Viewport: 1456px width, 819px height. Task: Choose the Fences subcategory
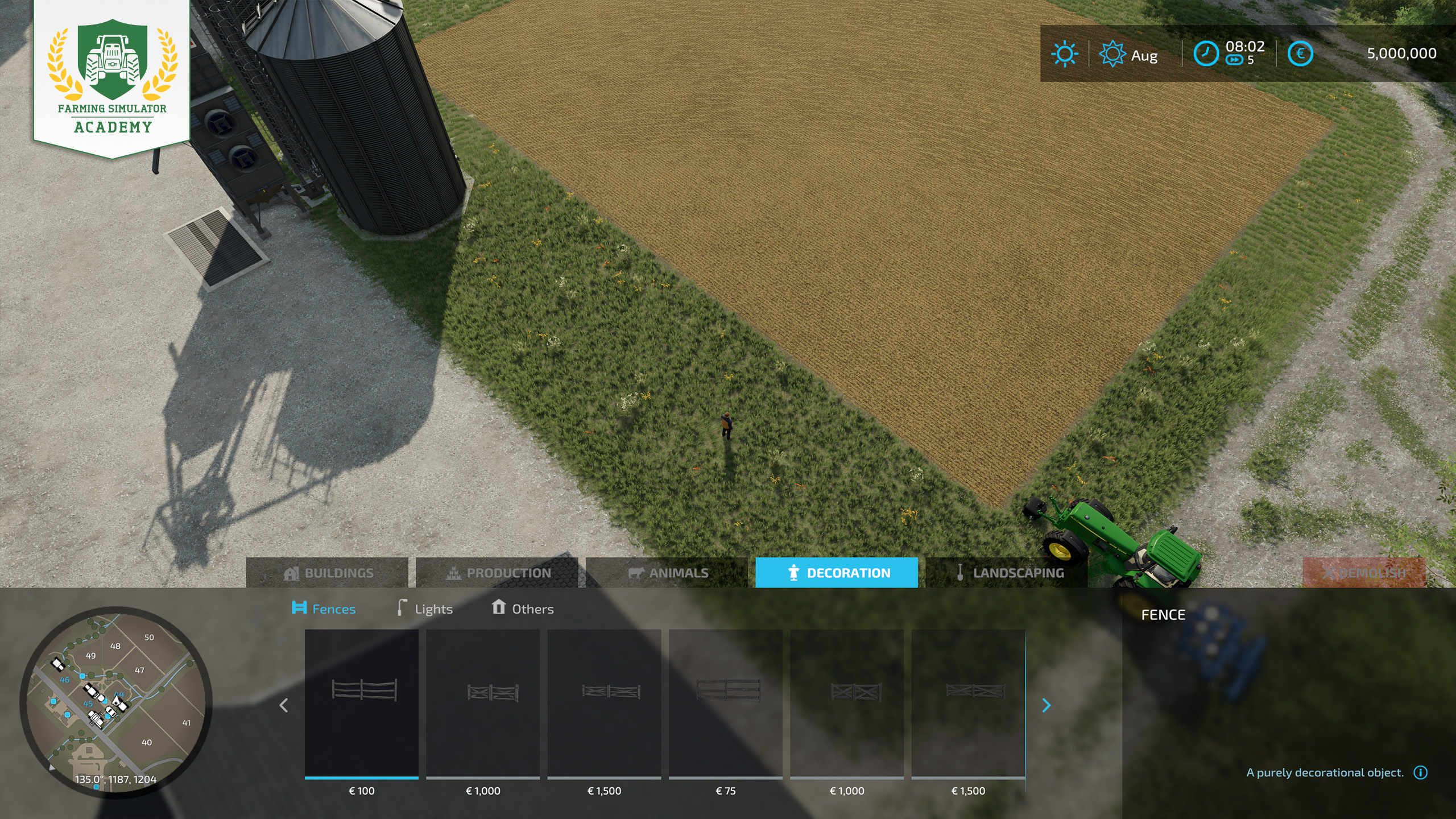click(x=324, y=609)
